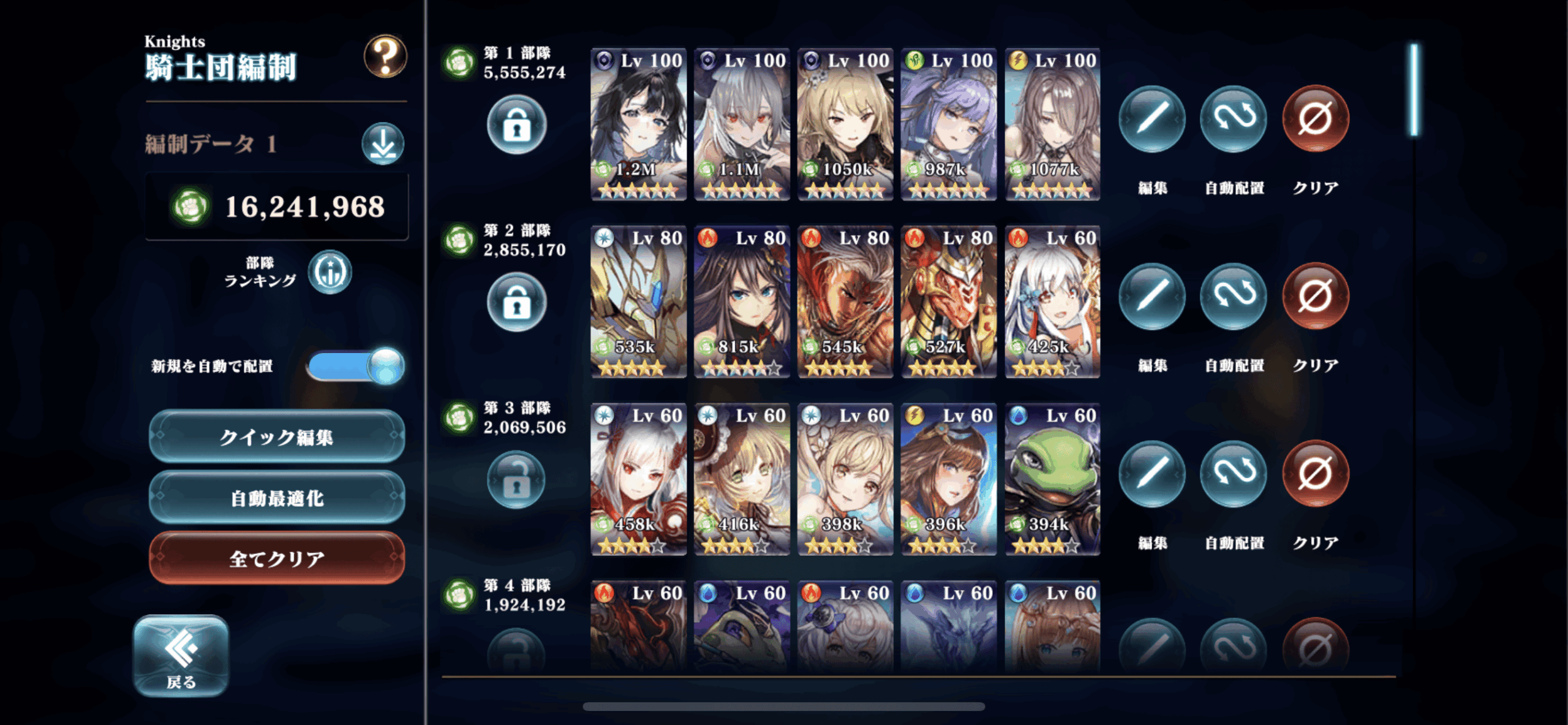This screenshot has height=725, width=1568.
Task: Run 自動最適化 auto optimization
Action: click(x=277, y=498)
